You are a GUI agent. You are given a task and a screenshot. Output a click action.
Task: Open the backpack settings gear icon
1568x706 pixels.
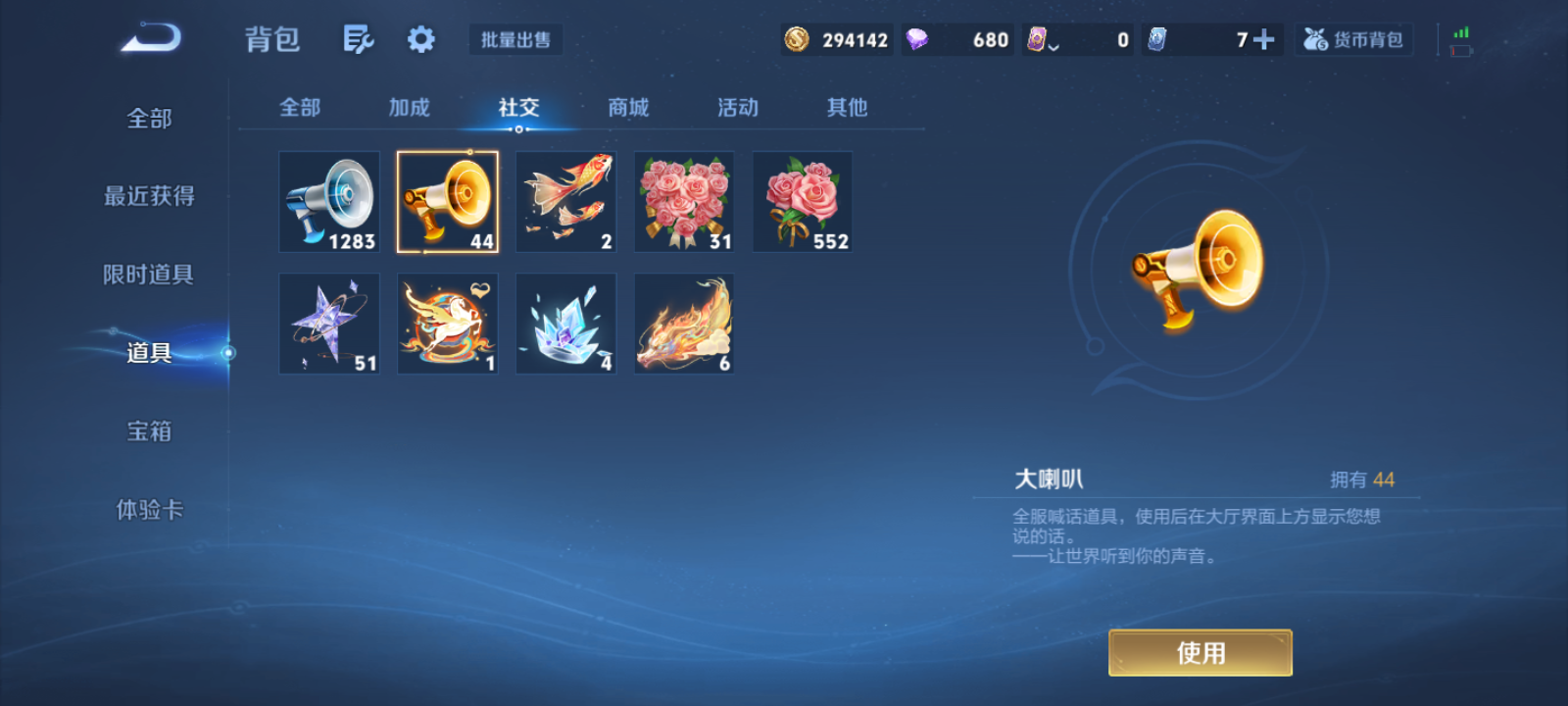point(420,37)
